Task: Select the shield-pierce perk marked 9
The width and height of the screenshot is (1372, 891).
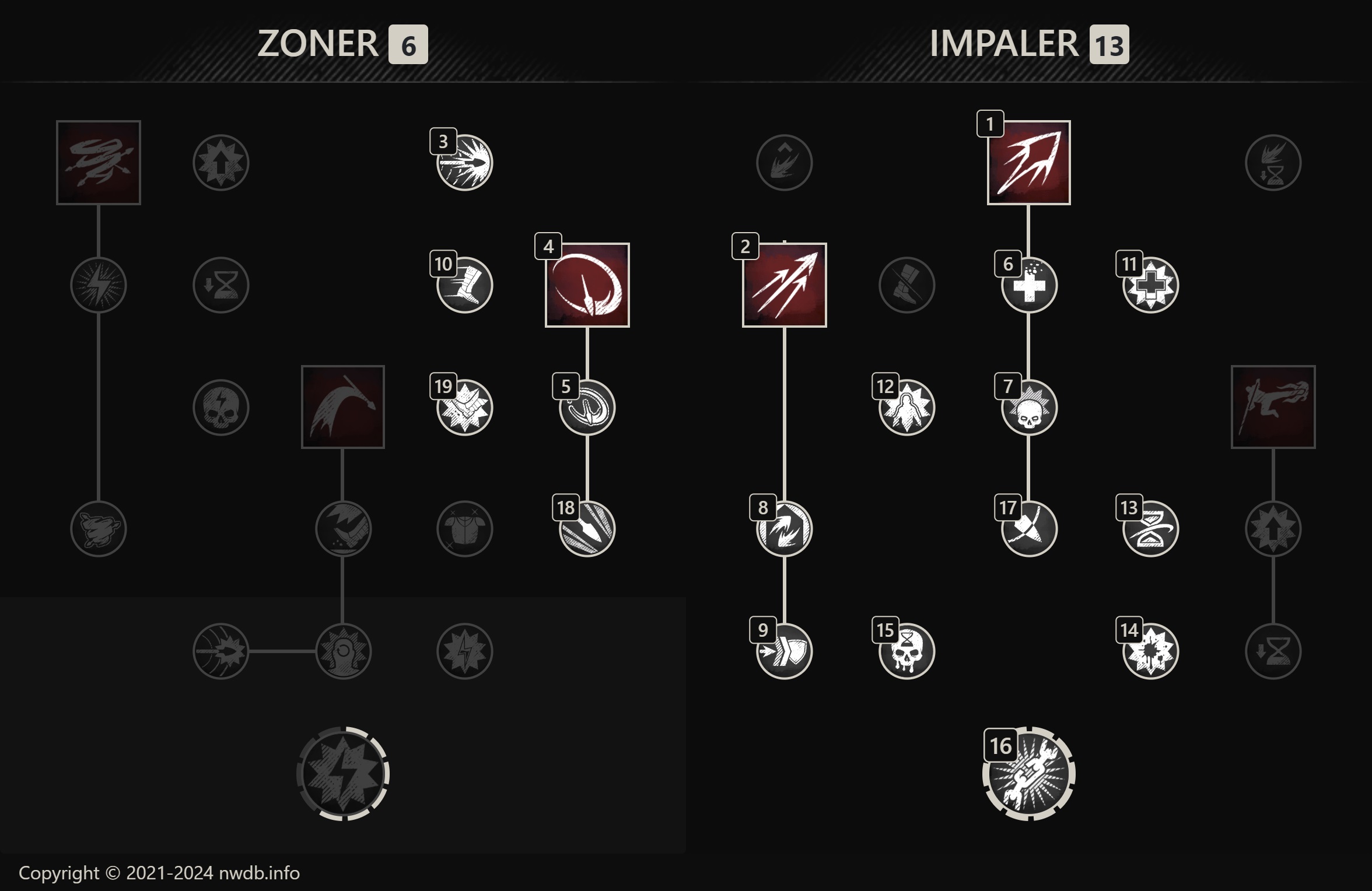Action: pos(783,650)
